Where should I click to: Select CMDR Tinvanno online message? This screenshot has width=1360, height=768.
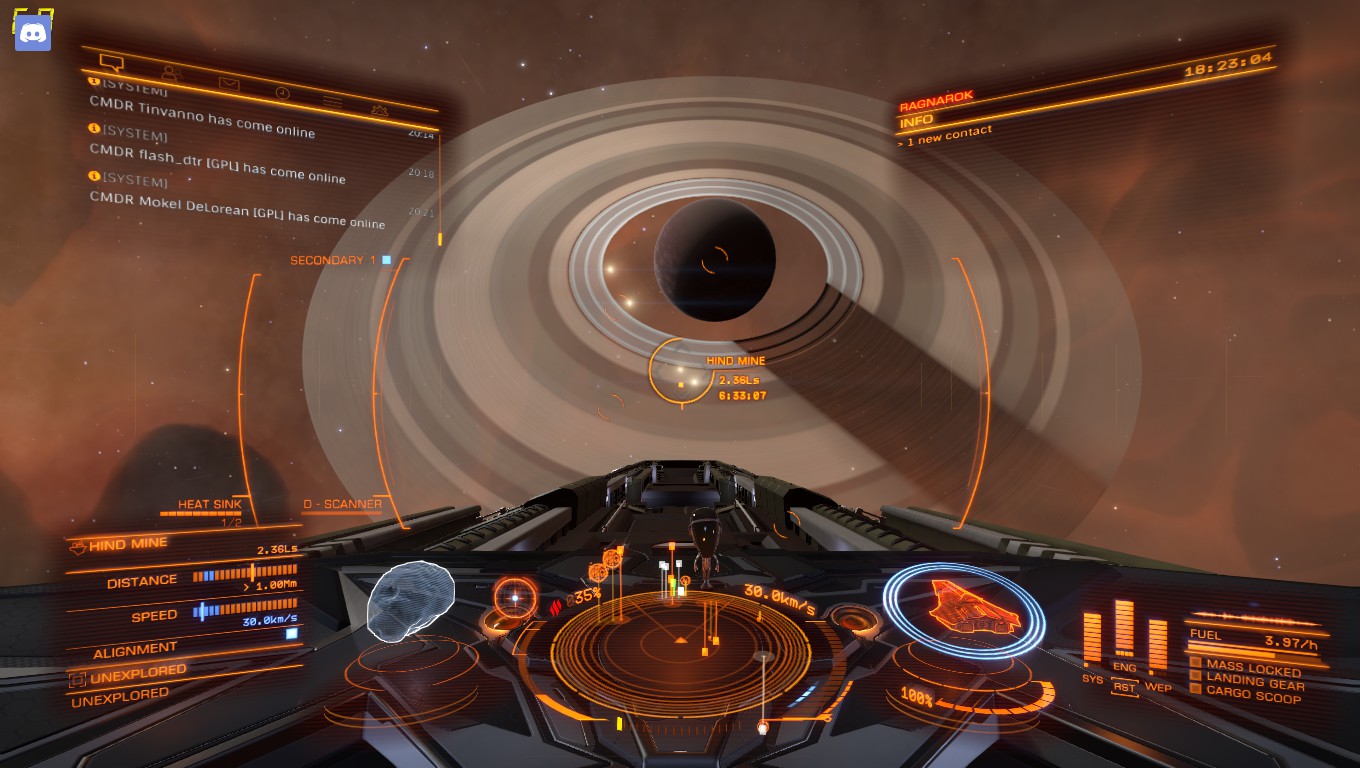pyautogui.click(x=202, y=117)
